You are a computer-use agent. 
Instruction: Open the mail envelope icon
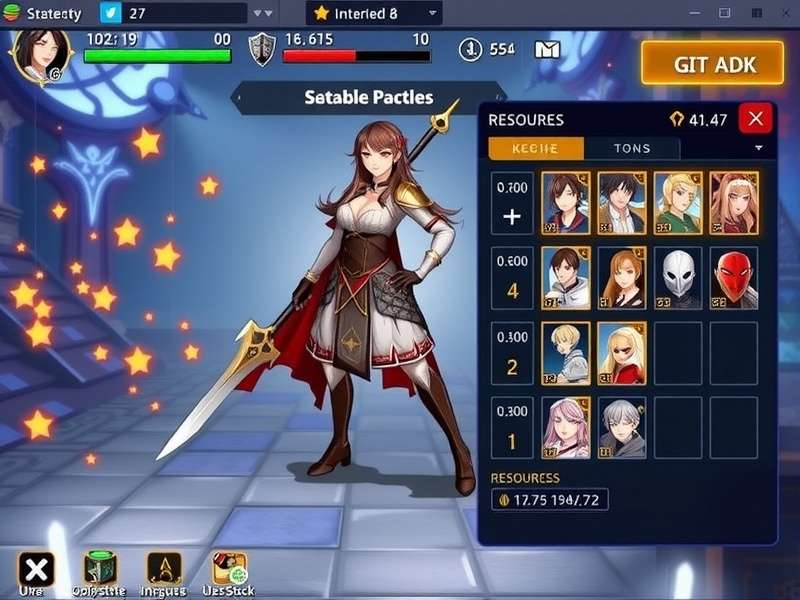pyautogui.click(x=547, y=49)
